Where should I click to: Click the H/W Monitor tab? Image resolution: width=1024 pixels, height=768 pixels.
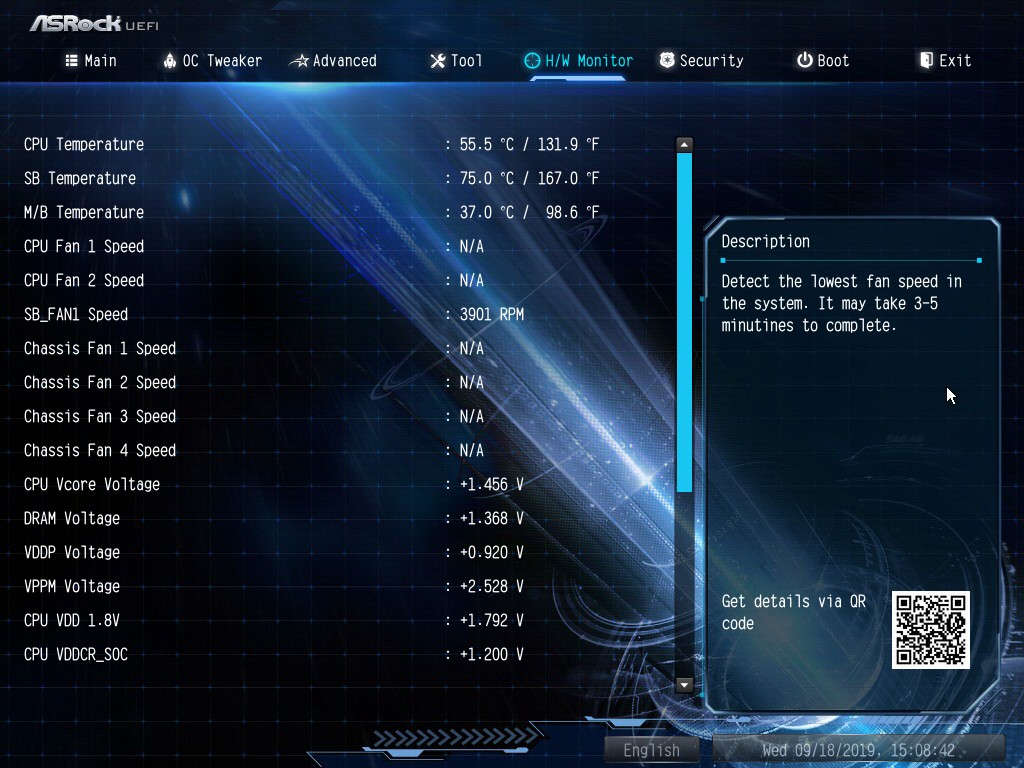(579, 61)
